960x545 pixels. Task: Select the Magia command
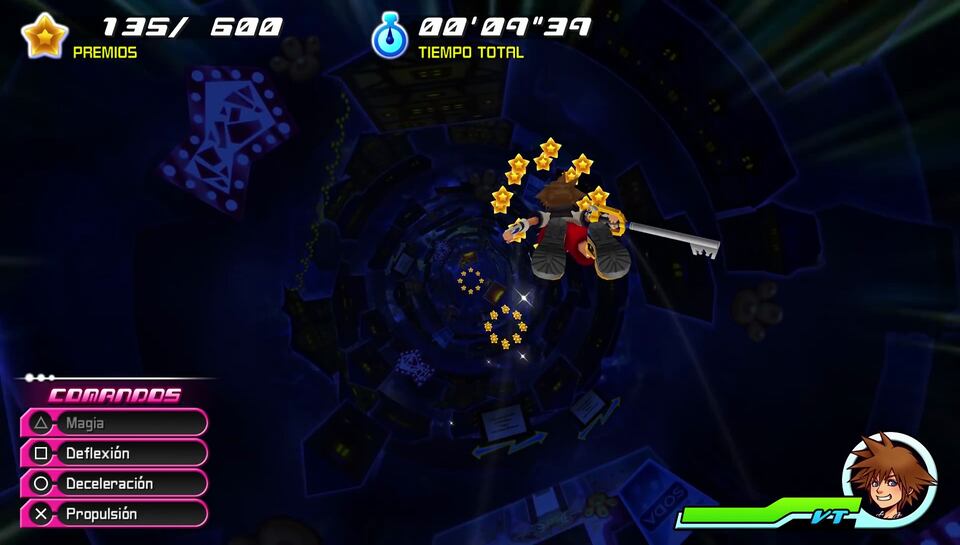pos(113,423)
